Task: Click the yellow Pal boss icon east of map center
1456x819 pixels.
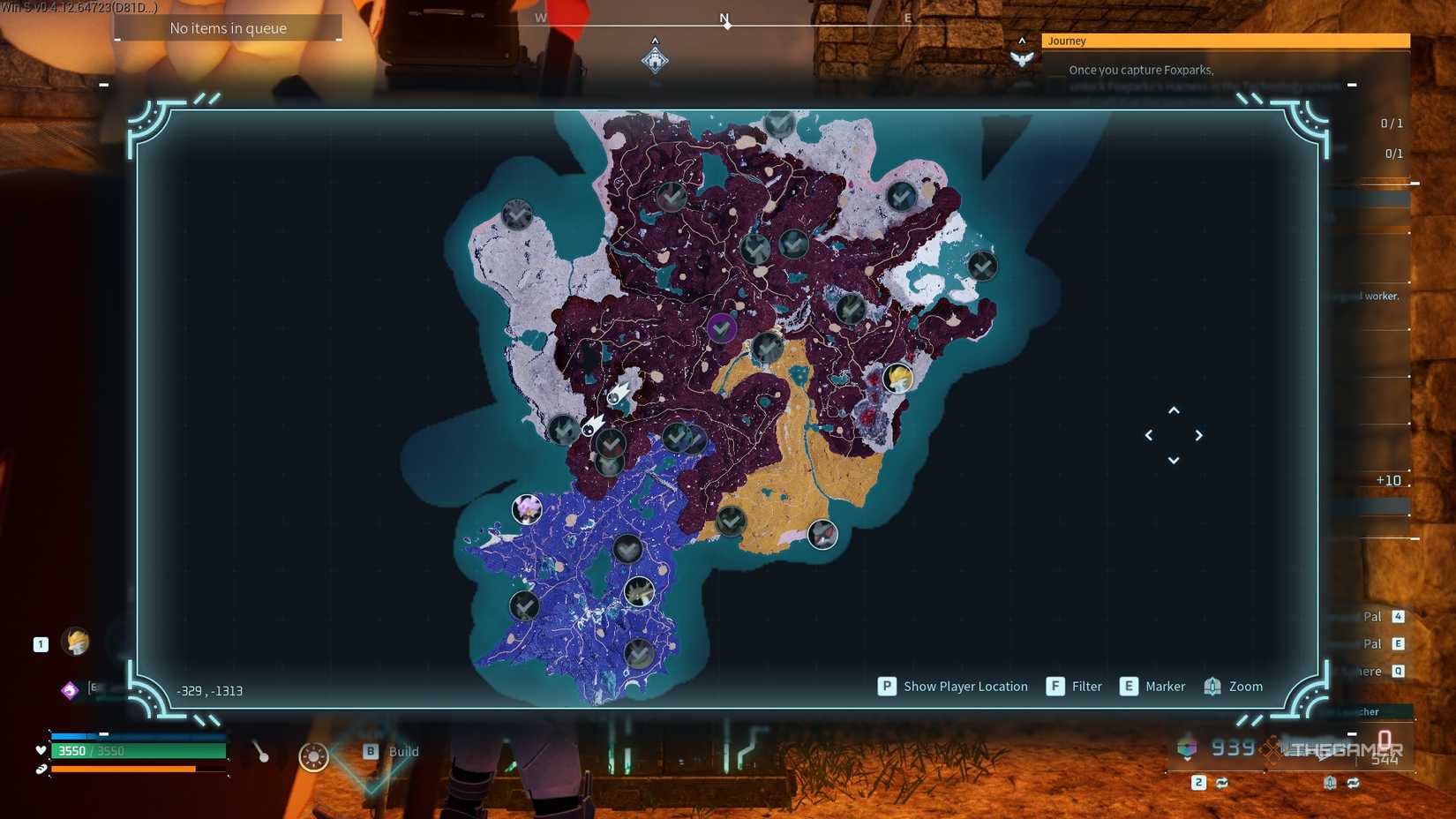Action: (897, 378)
